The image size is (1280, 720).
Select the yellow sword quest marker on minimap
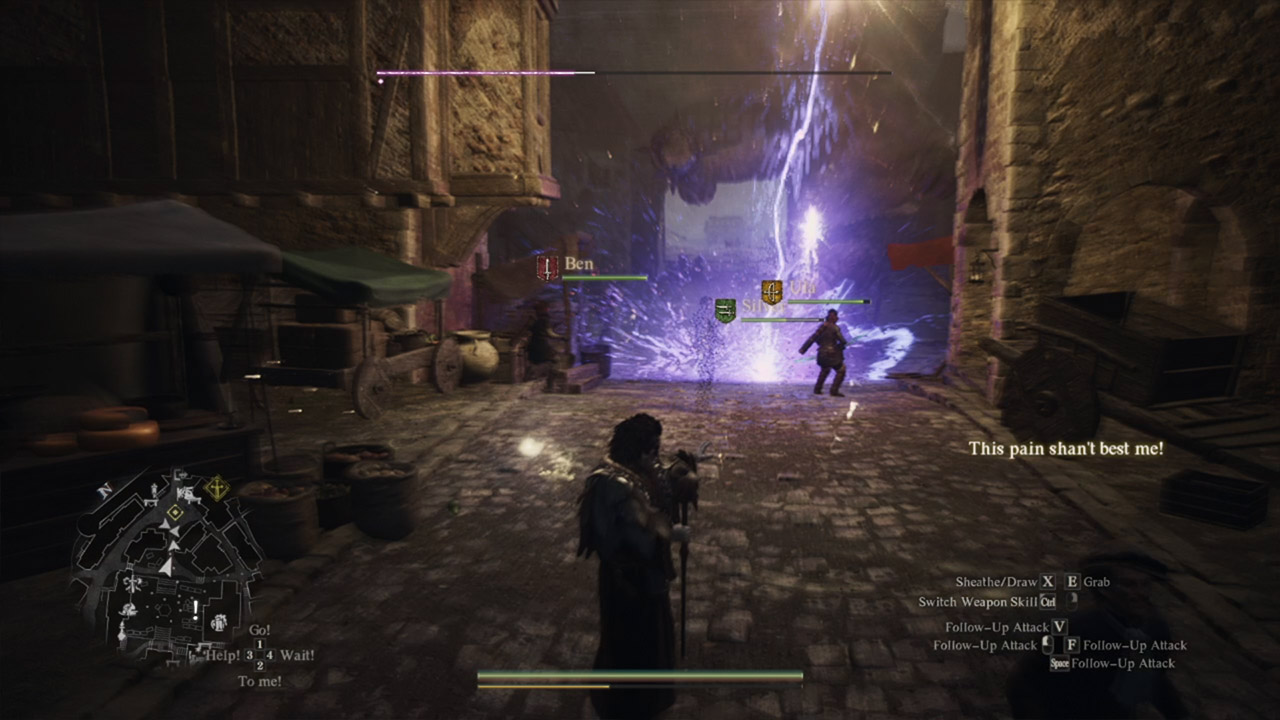tap(216, 489)
